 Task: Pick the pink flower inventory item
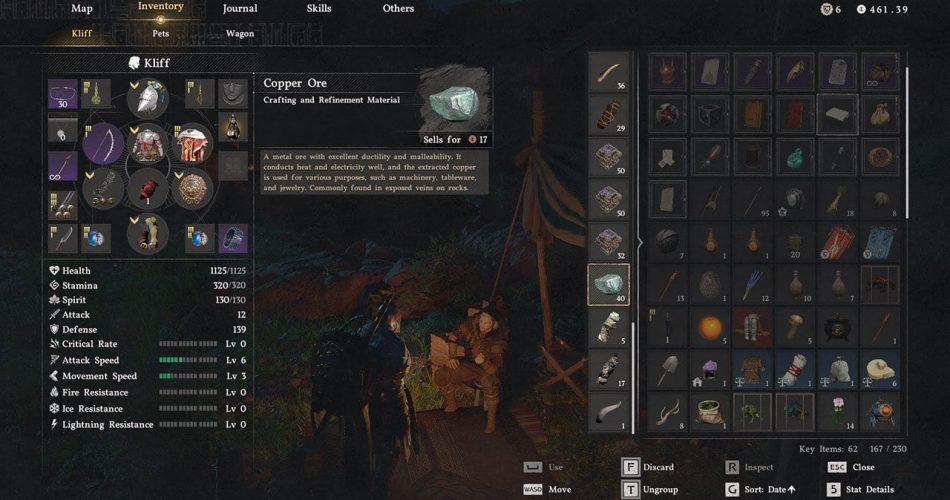click(838, 411)
